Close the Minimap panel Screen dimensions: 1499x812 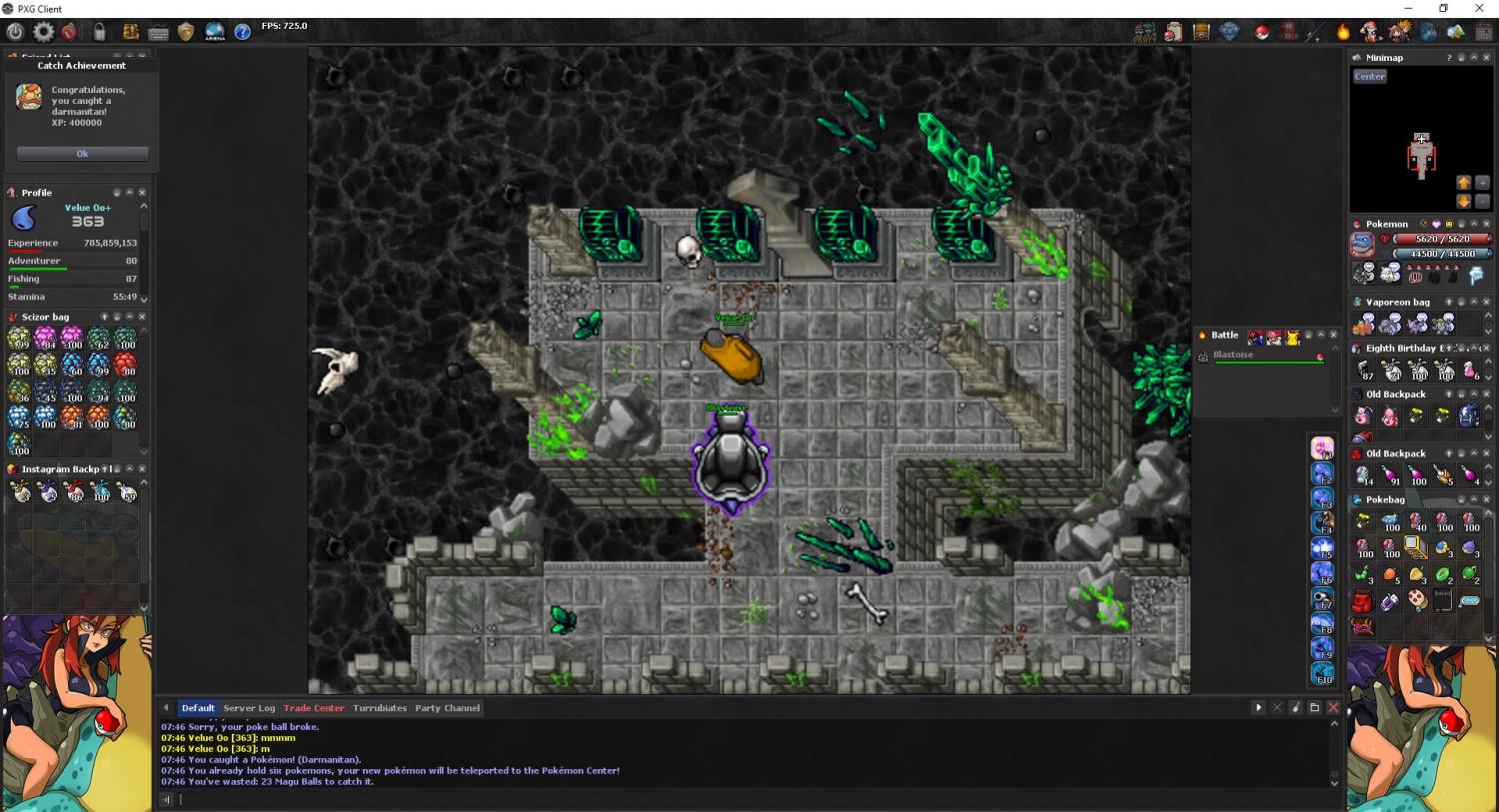(x=1486, y=58)
